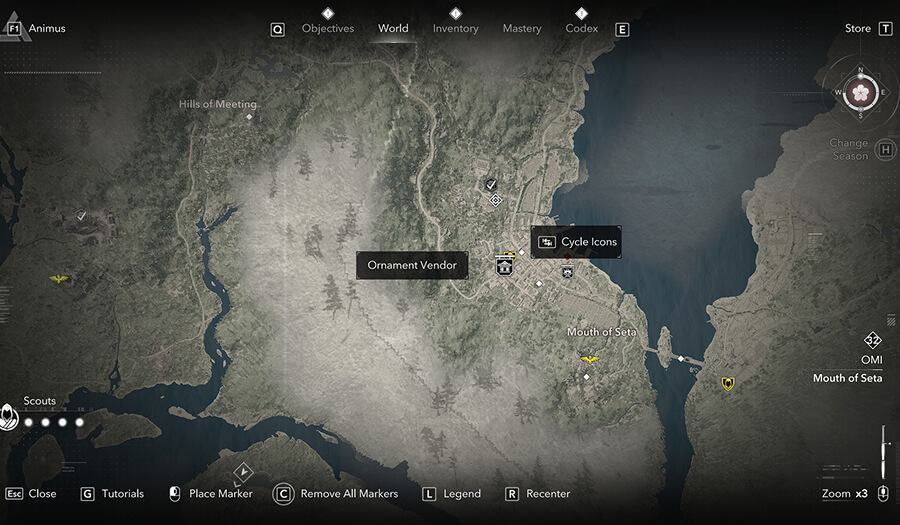Show the map Legend
This screenshot has height=525, width=900.
[x=462, y=494]
